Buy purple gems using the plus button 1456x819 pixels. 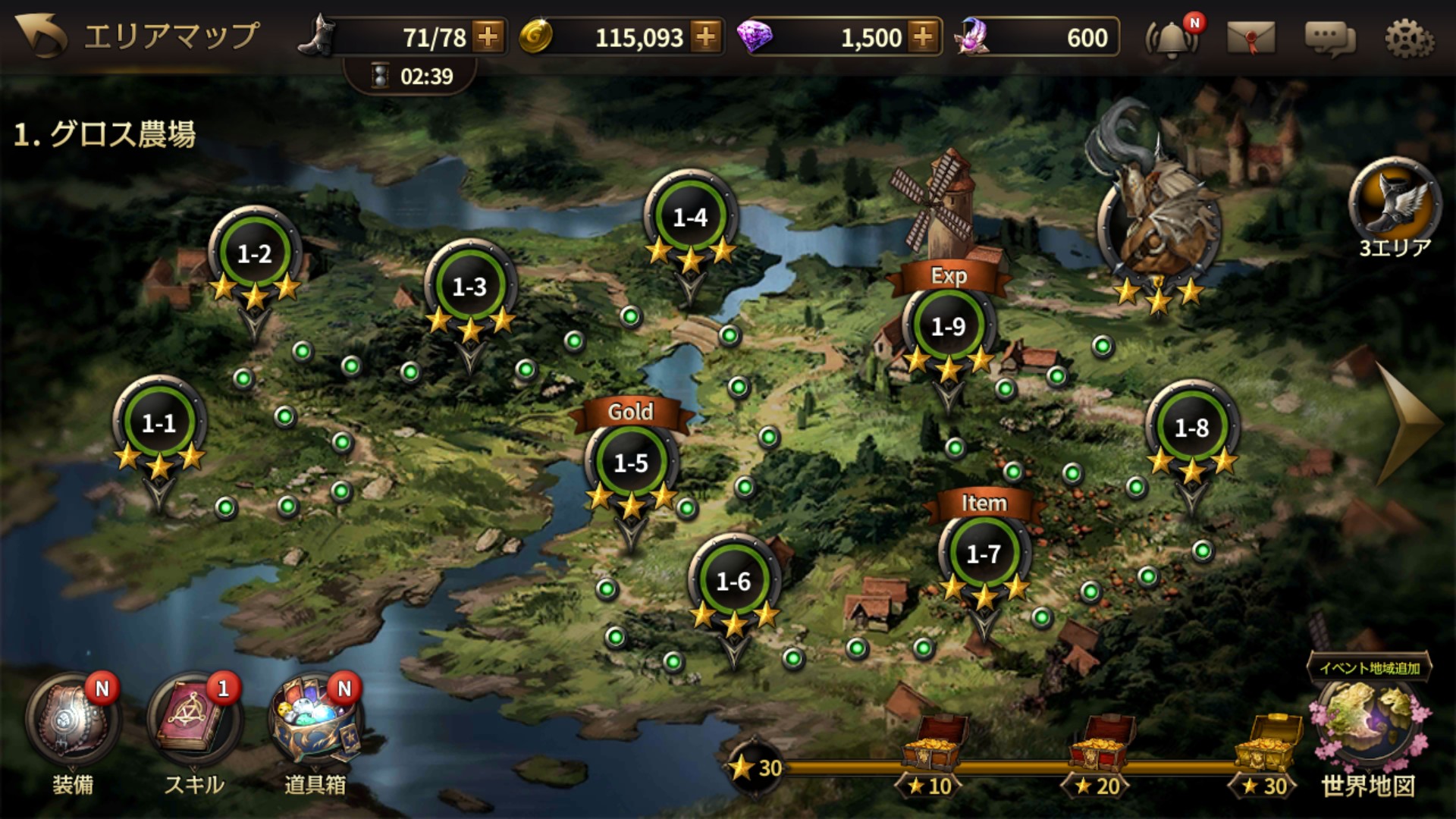923,36
